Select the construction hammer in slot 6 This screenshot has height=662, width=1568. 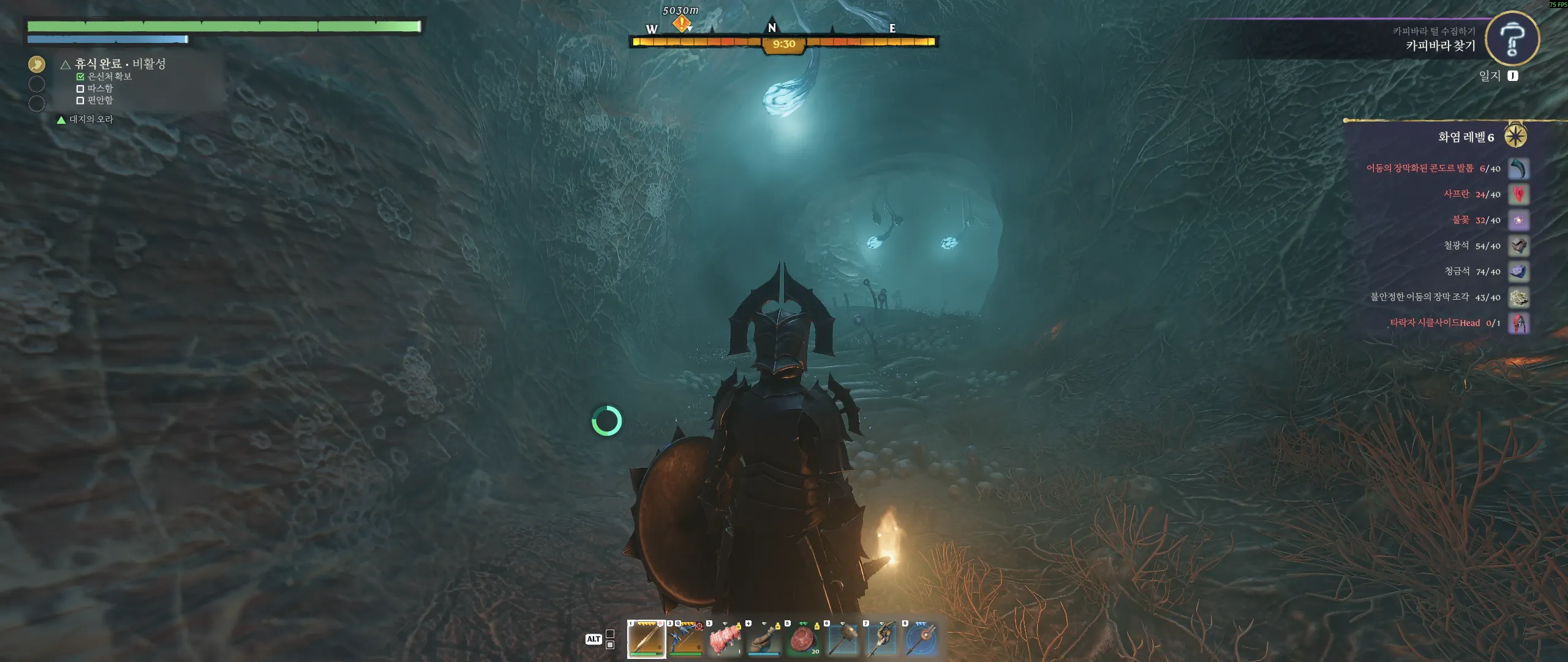tap(843, 639)
